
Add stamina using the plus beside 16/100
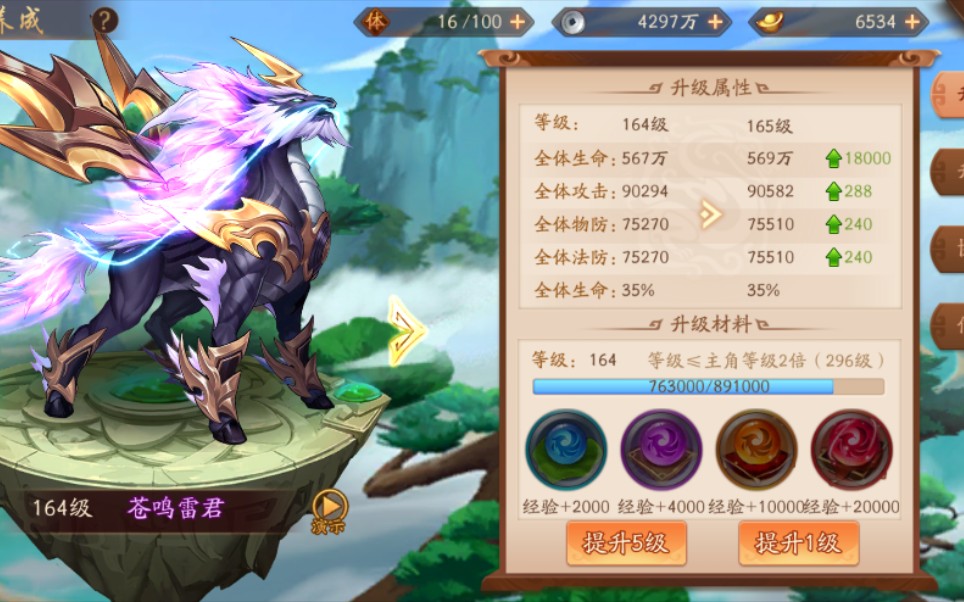(x=517, y=21)
